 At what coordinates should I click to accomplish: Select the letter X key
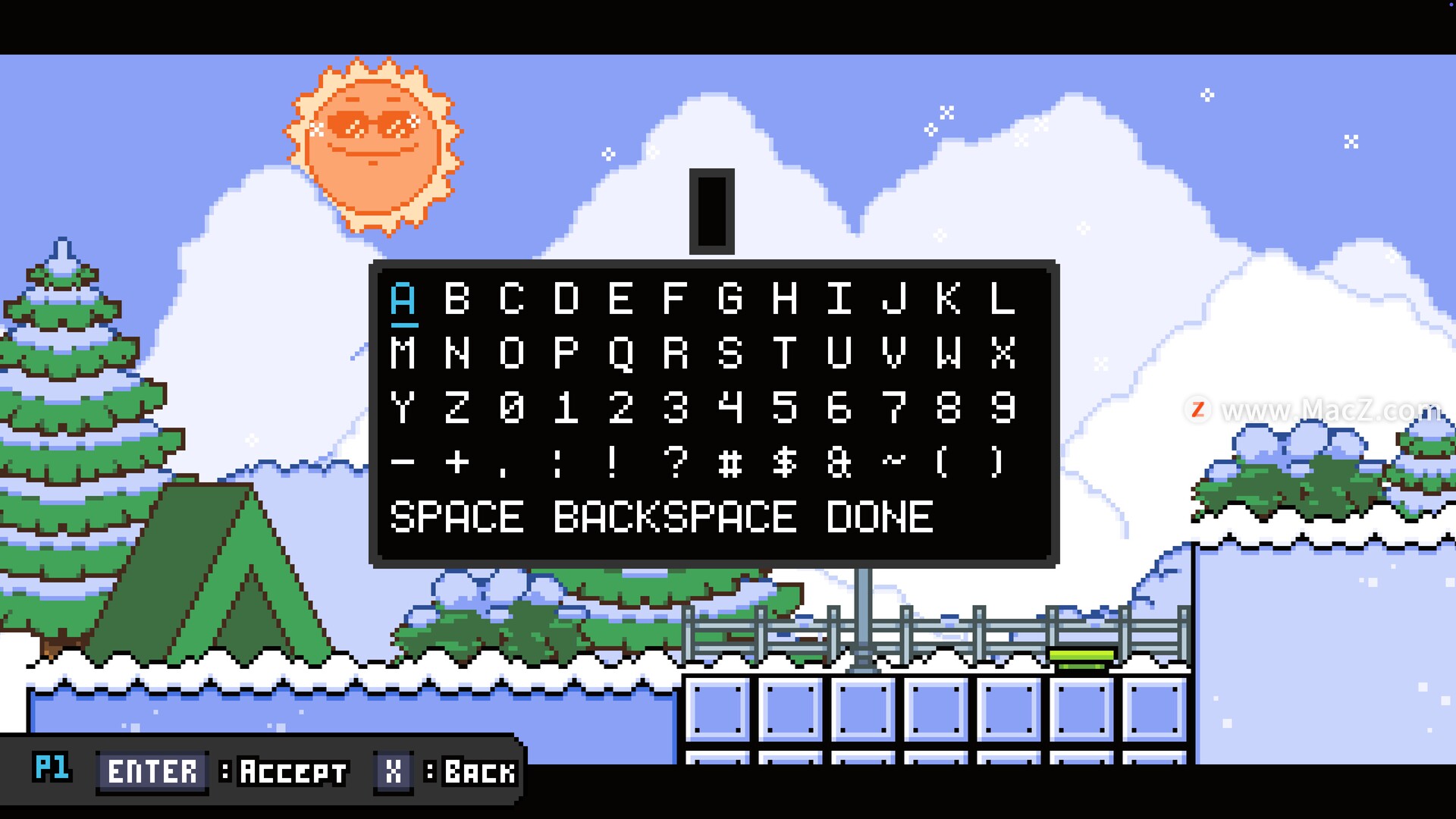[x=1003, y=353]
